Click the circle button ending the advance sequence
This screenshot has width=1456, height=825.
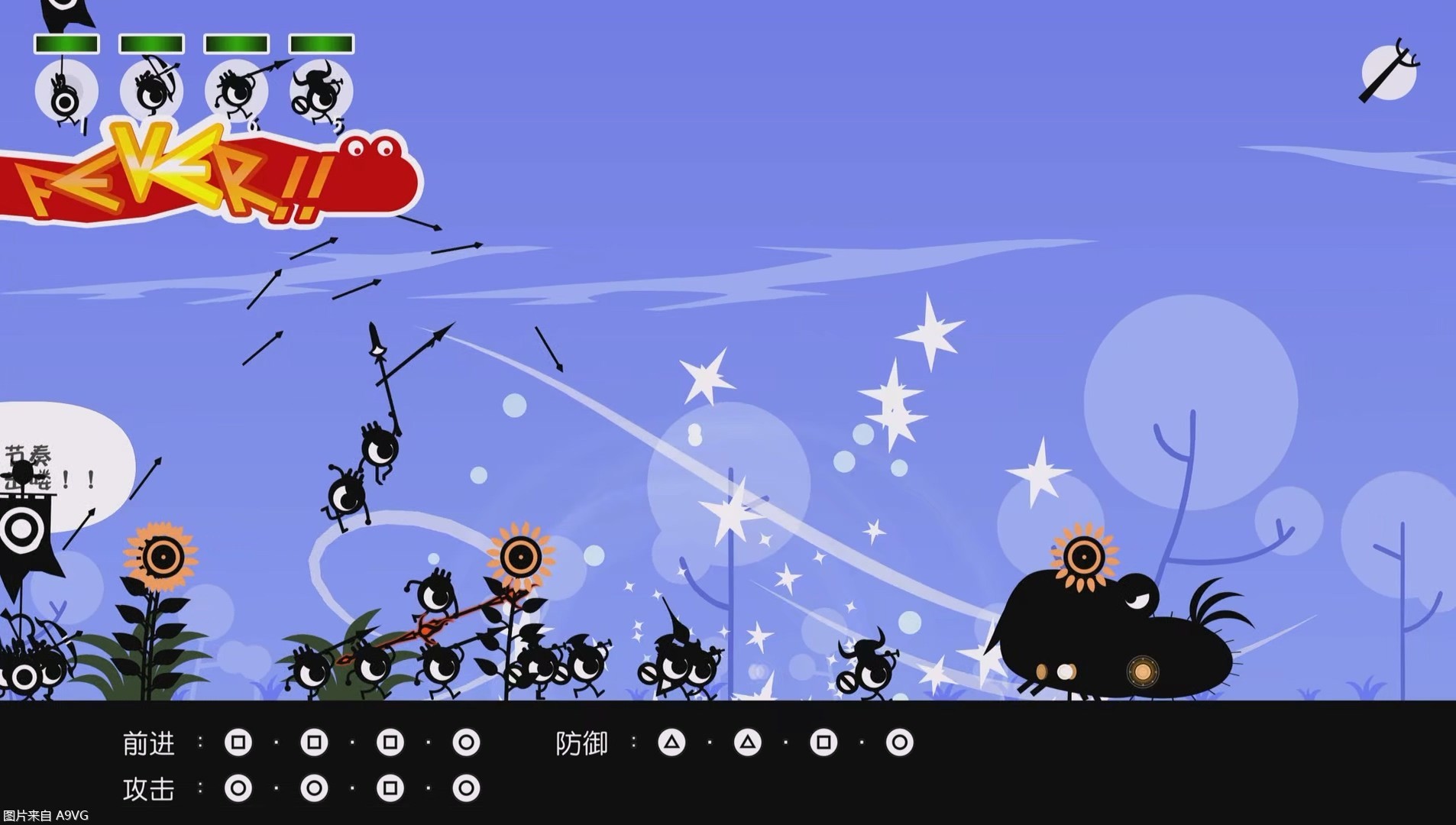point(466,742)
